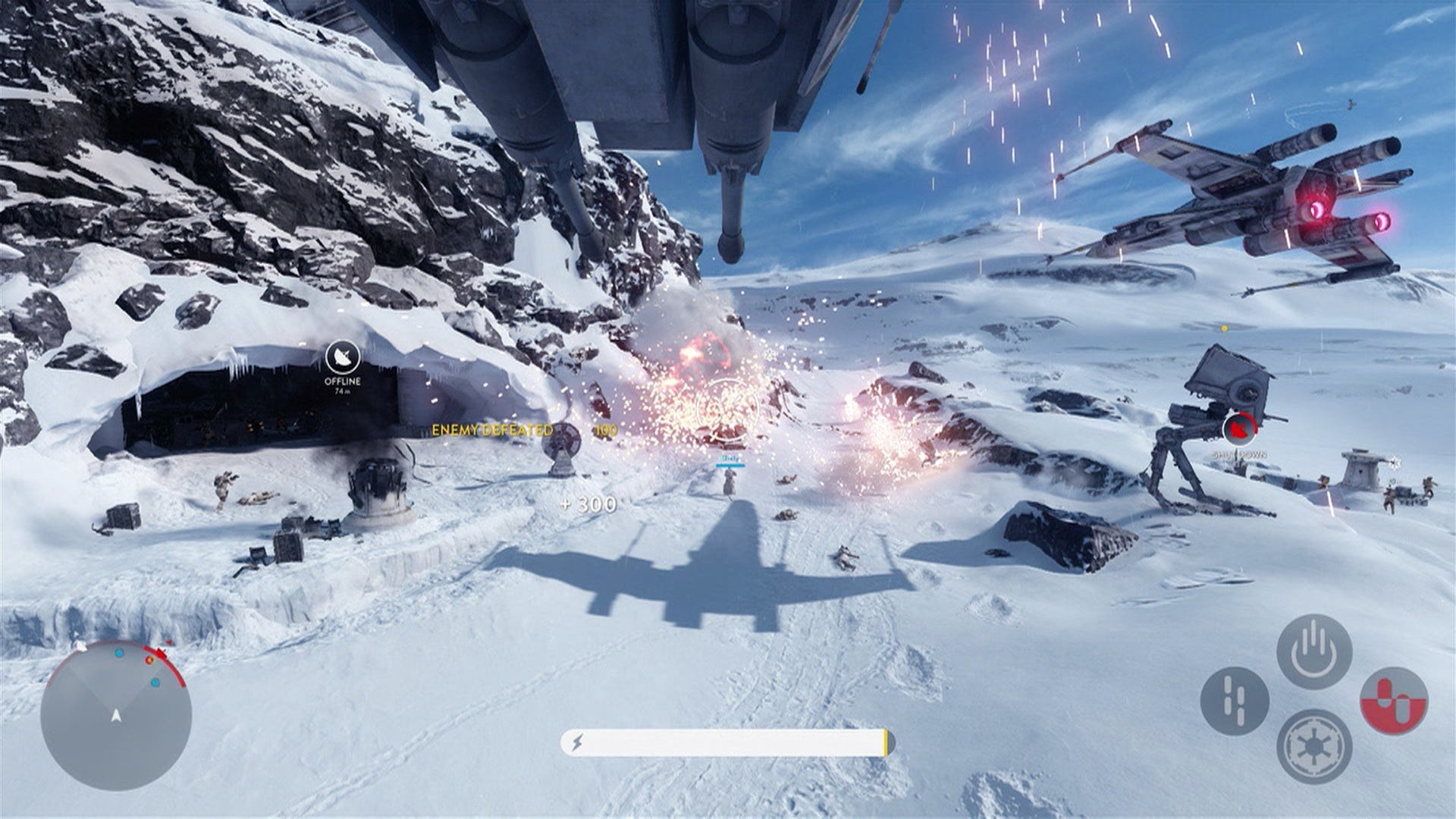Click the red AT-ST shutdown marker
The image size is (1456, 819).
pyautogui.click(x=1238, y=430)
